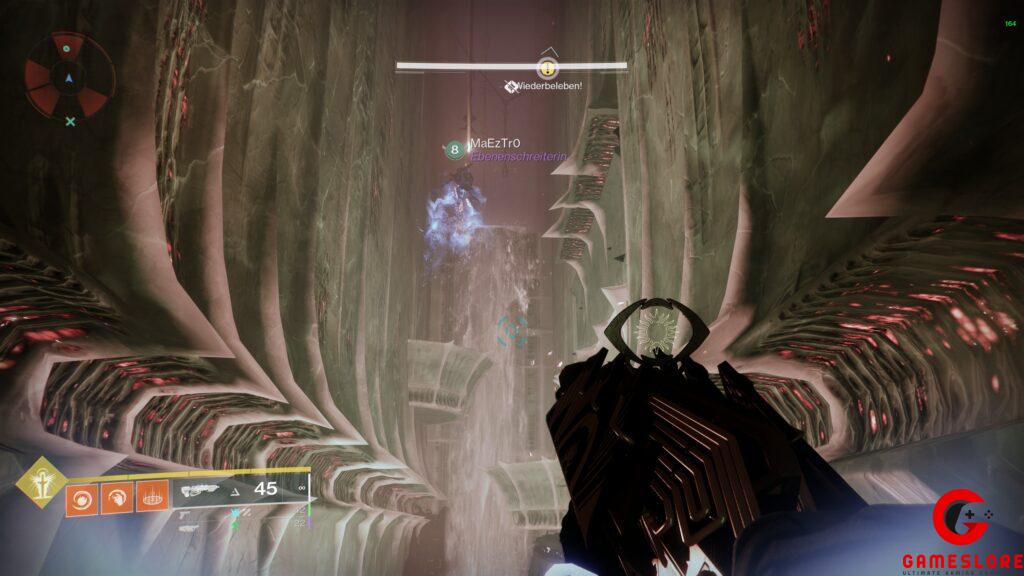Select the MaEzTr0 player nameplate
This screenshot has width=1024, height=576.
[x=494, y=144]
